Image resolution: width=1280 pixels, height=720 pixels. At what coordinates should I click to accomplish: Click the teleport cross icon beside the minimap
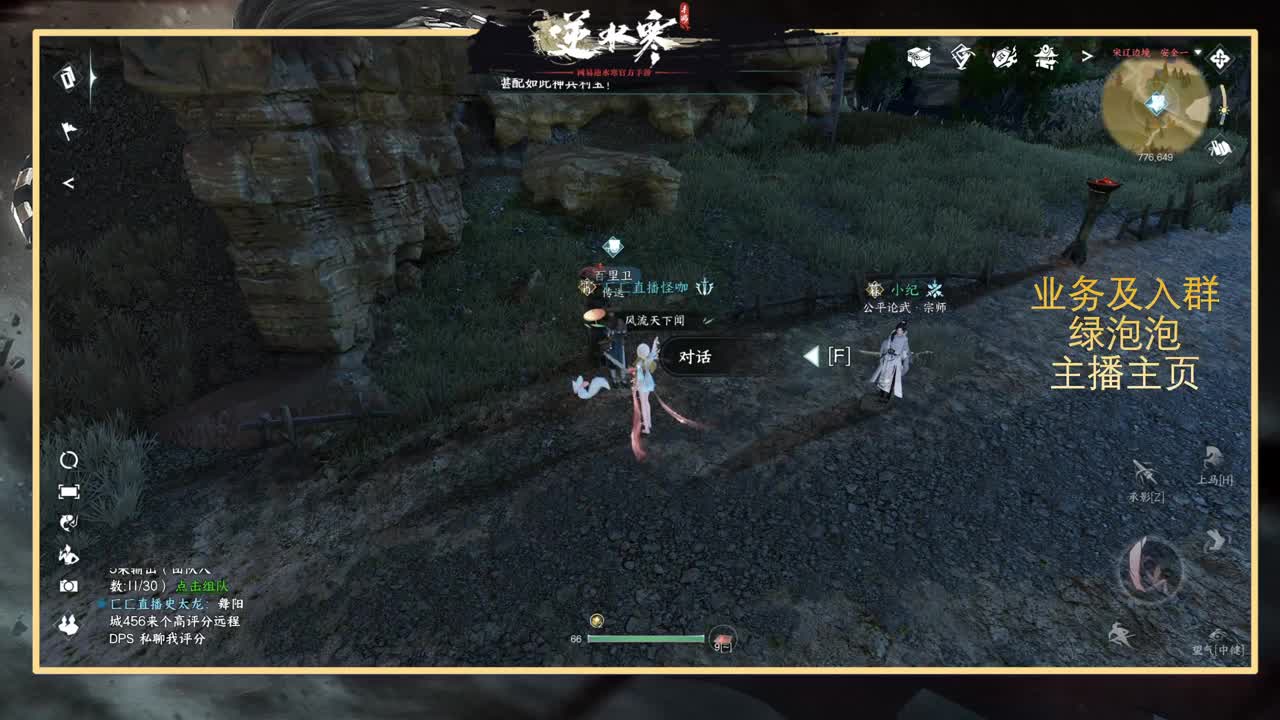1219,57
